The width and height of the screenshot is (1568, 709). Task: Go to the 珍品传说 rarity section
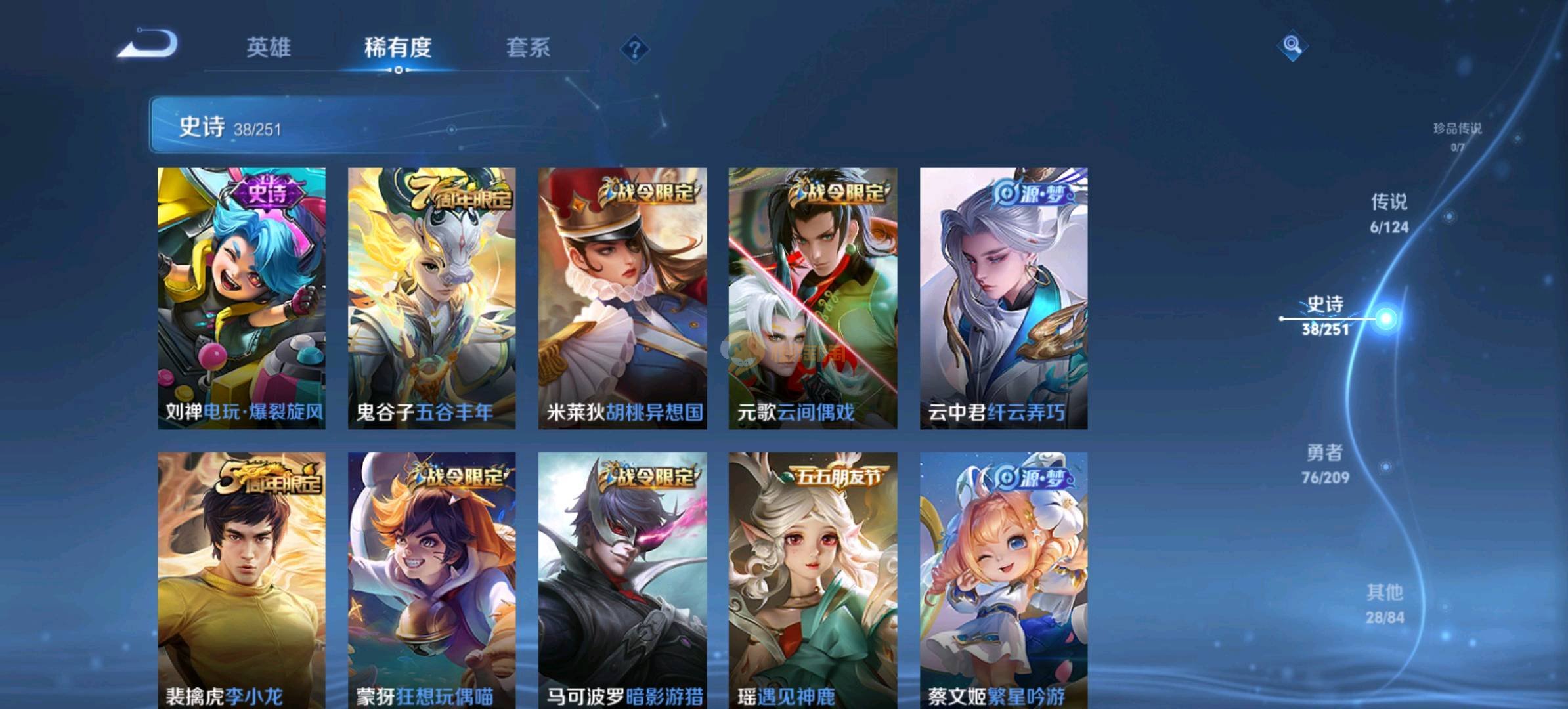[1457, 135]
